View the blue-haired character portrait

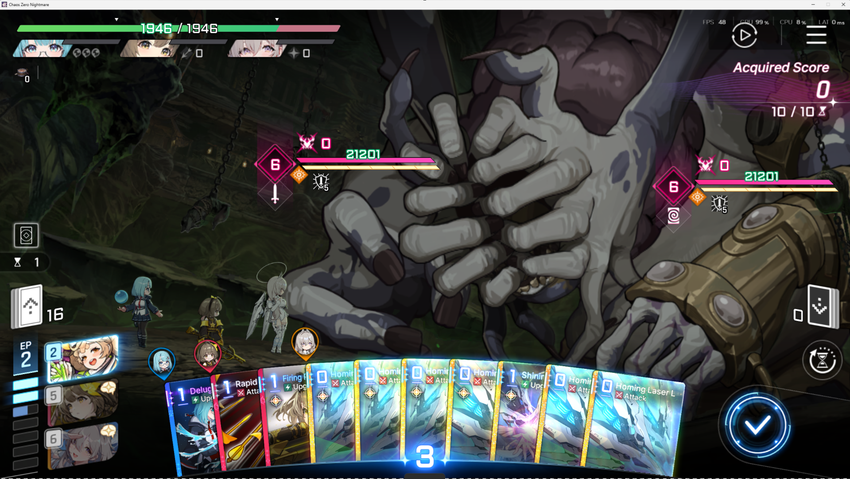pos(40,47)
